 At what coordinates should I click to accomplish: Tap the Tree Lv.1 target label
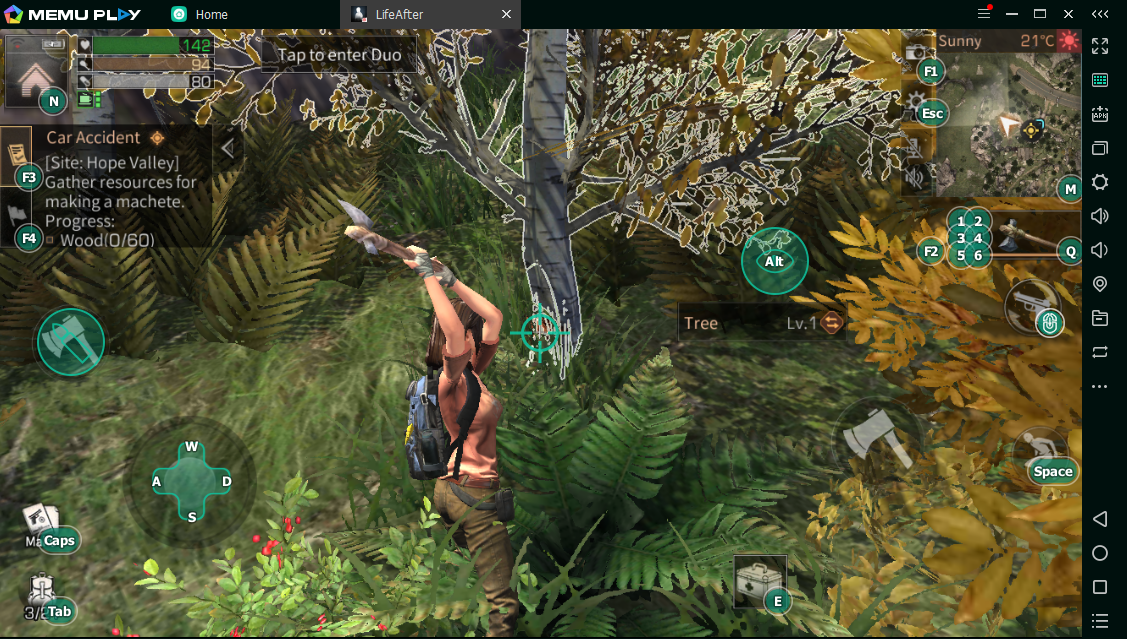(760, 323)
